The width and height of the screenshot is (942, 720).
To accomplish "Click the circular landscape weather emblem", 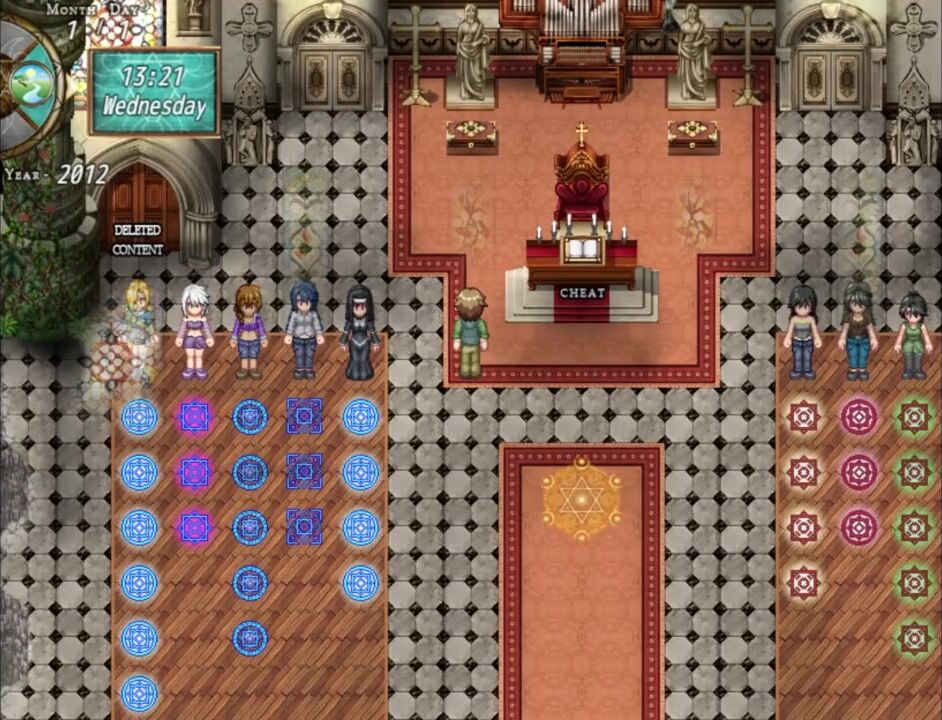I will pyautogui.click(x=33, y=82).
